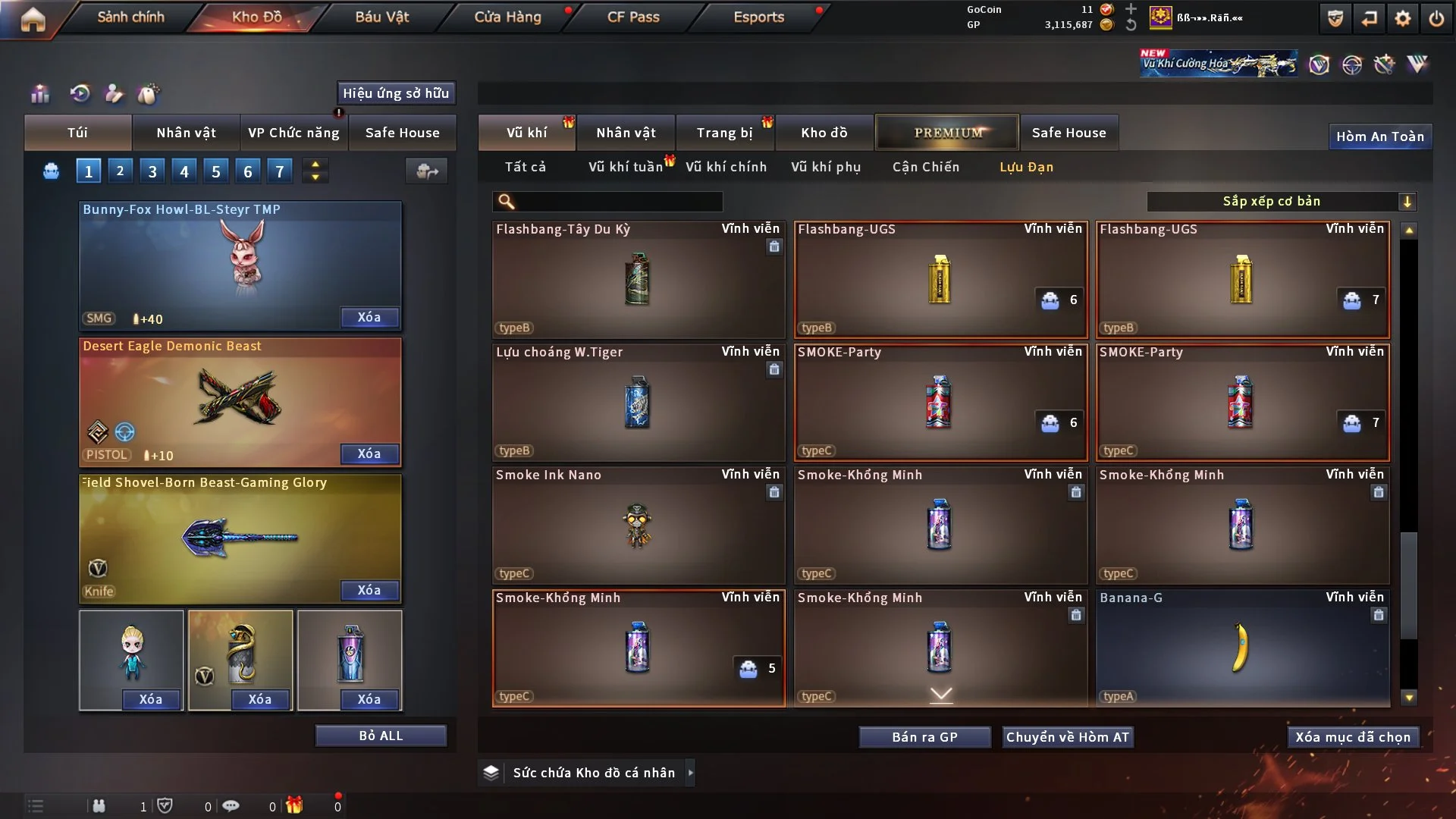Remove the Desert Eagle Demonic Beast pistol

coord(369,453)
